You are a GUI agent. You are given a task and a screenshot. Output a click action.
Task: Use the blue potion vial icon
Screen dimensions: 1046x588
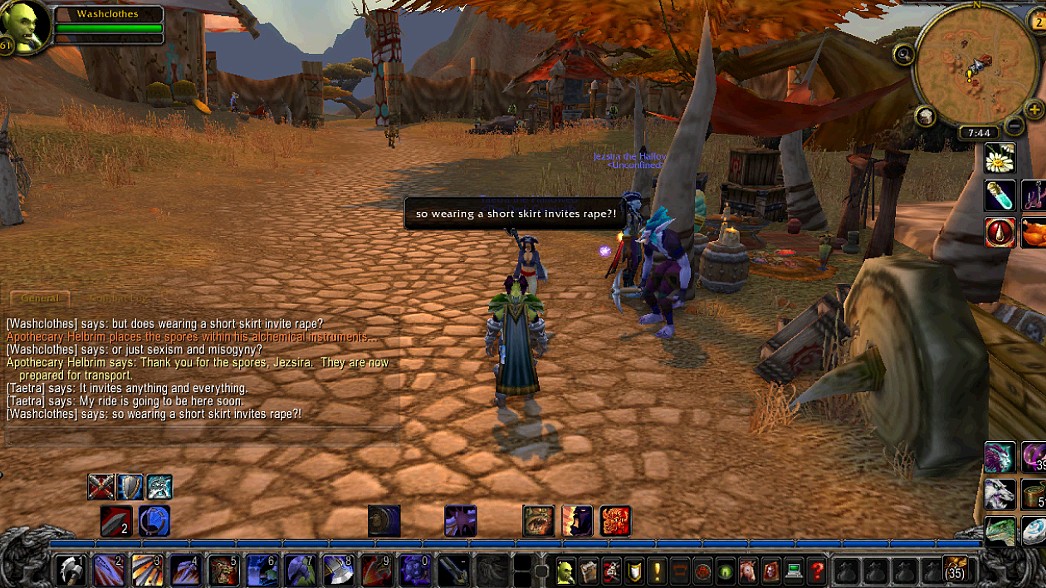1000,196
